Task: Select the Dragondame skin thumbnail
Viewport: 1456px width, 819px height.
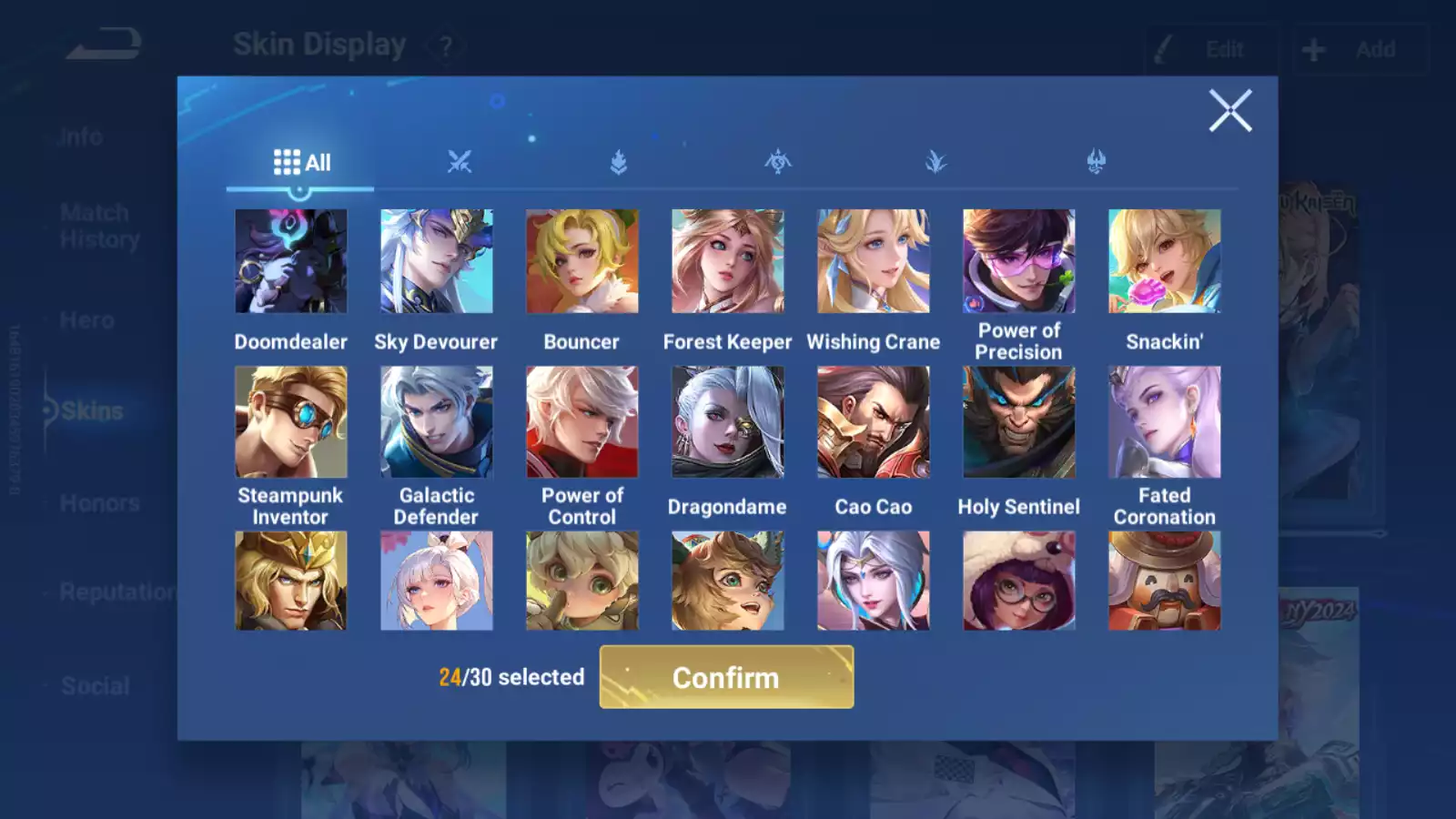Action: coord(728,421)
